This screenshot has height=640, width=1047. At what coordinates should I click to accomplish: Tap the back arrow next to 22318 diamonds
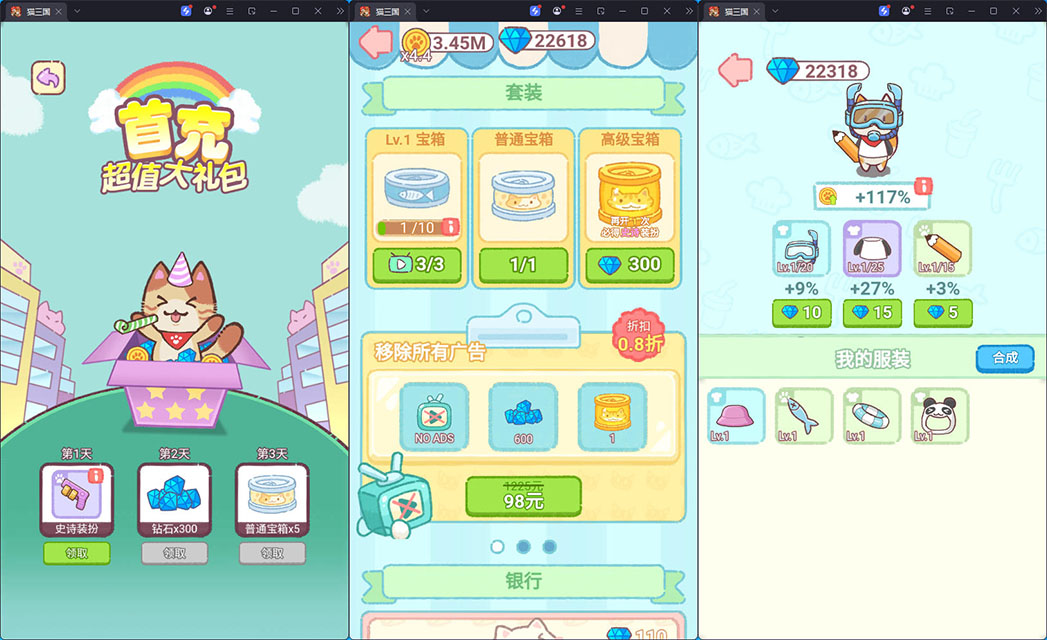click(x=735, y=70)
